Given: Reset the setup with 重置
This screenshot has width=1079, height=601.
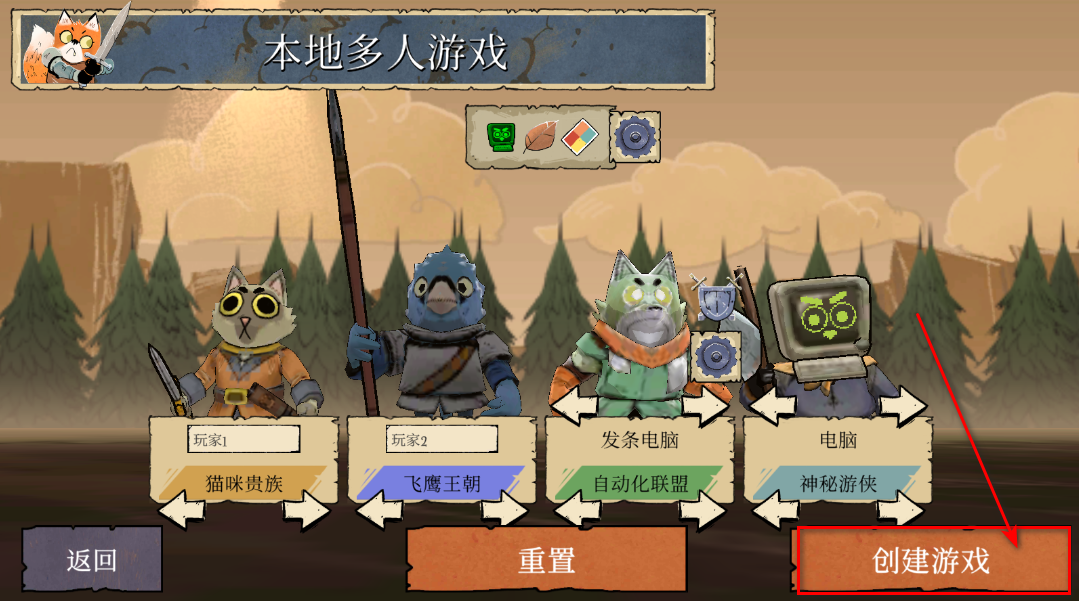Looking at the screenshot, I should (546, 560).
